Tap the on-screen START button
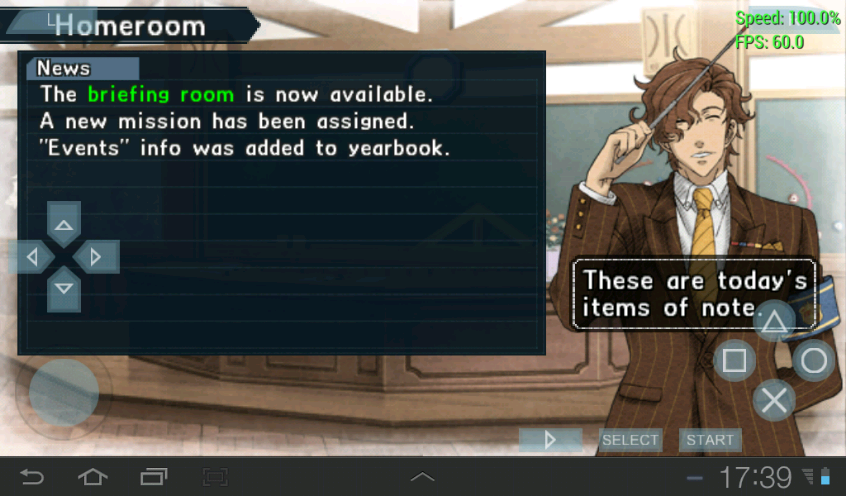Viewport: 846px width, 496px height. pos(710,440)
